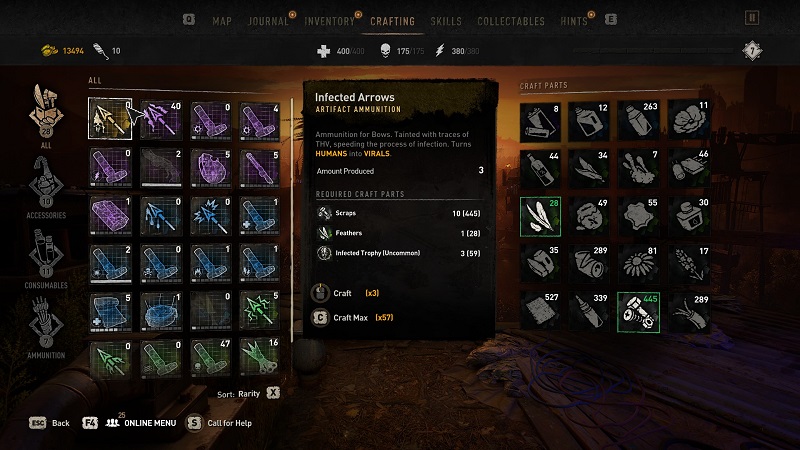This screenshot has height=450, width=800.
Task: Go to the Inventory tab
Action: (x=329, y=21)
